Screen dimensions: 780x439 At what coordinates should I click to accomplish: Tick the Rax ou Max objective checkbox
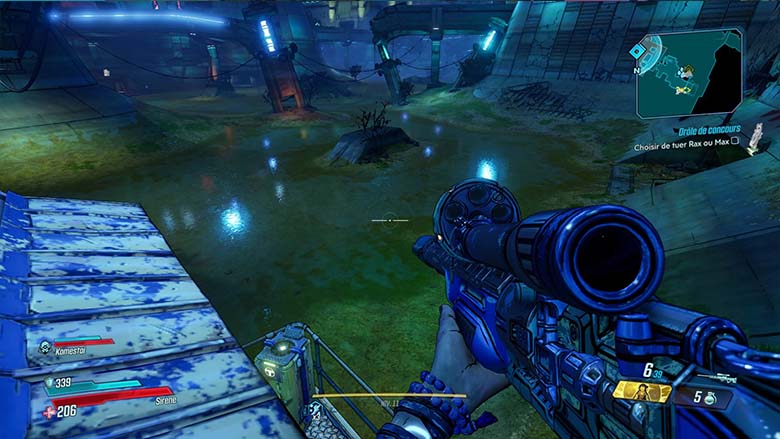click(735, 142)
